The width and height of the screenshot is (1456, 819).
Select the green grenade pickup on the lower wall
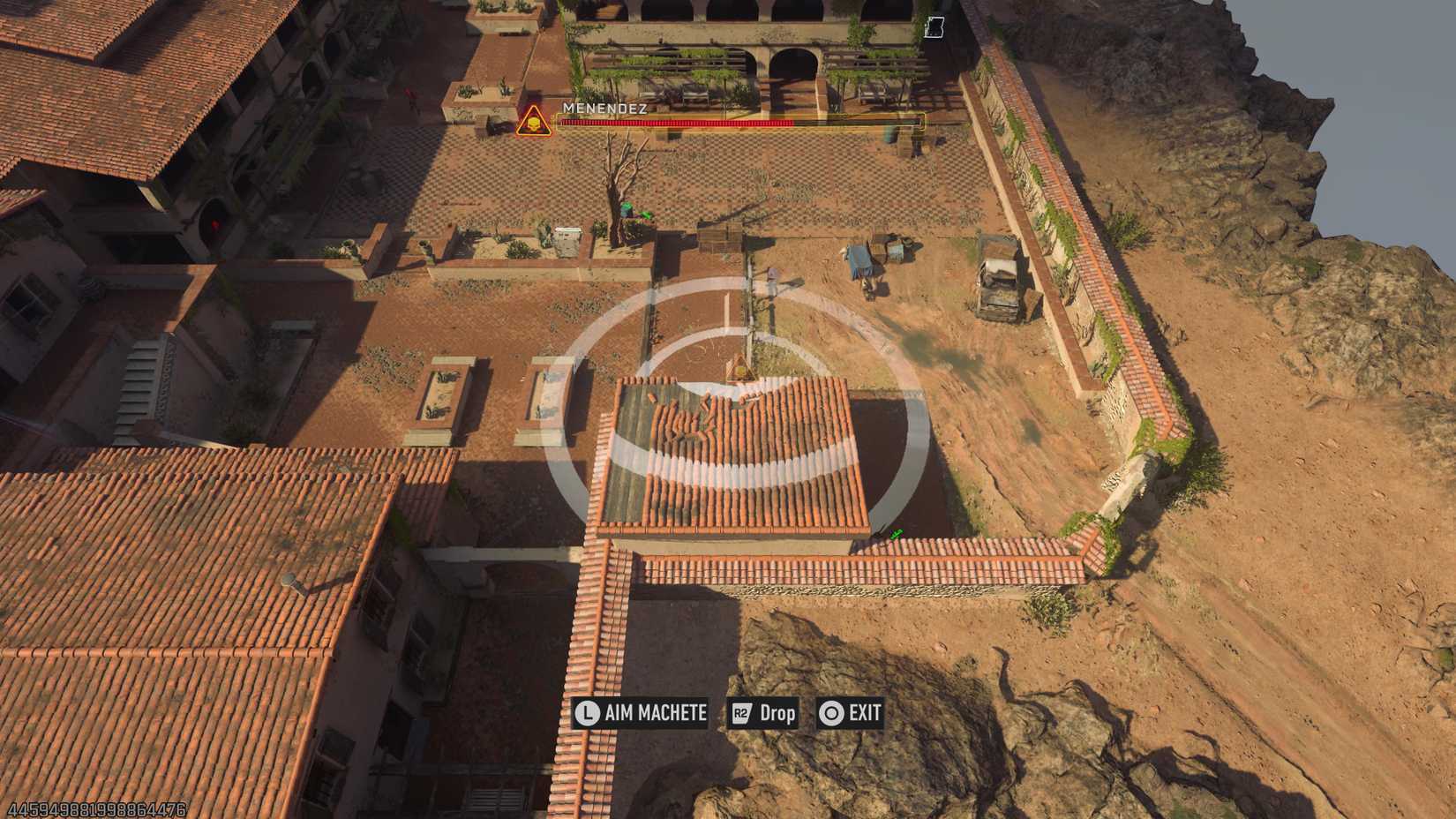point(896,531)
